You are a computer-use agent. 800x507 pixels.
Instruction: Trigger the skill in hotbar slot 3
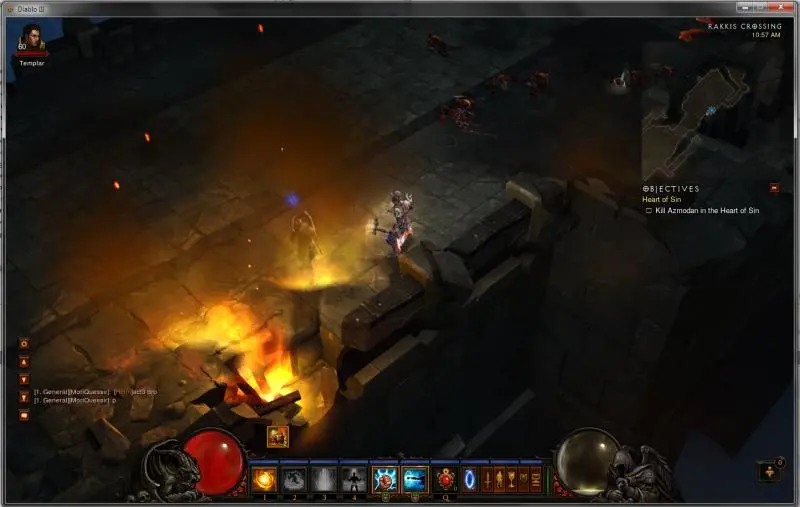coord(324,480)
